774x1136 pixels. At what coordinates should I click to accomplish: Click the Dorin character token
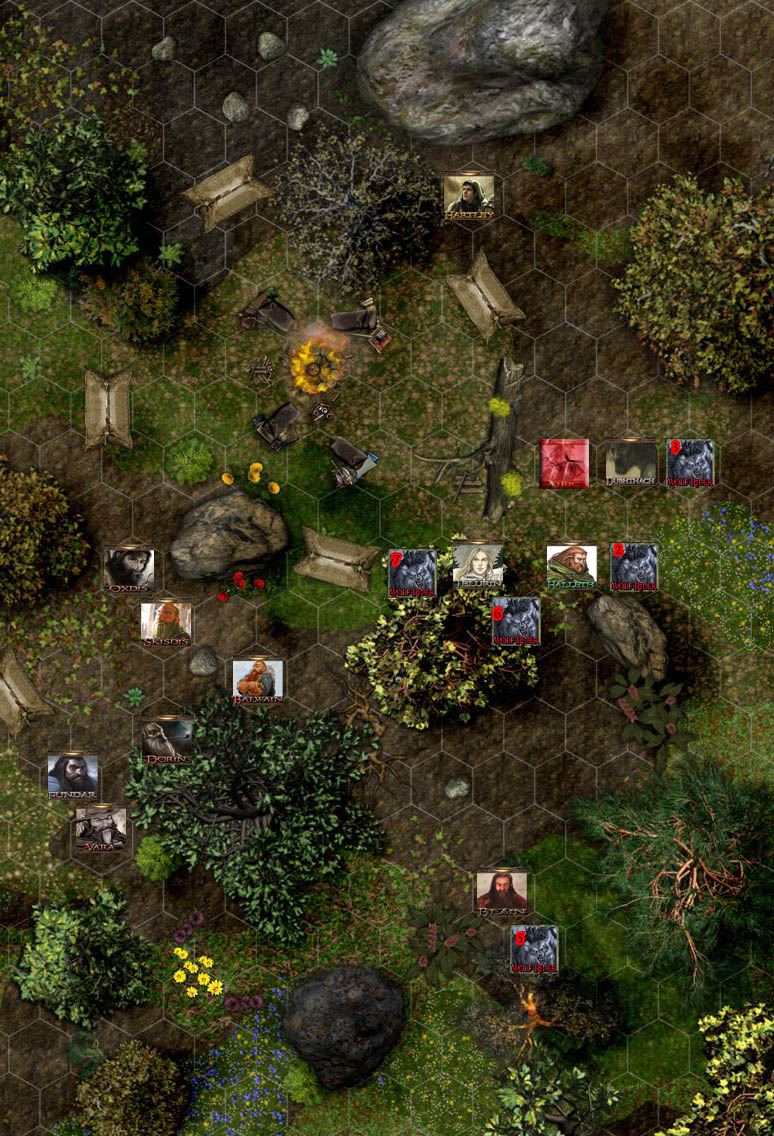click(167, 740)
